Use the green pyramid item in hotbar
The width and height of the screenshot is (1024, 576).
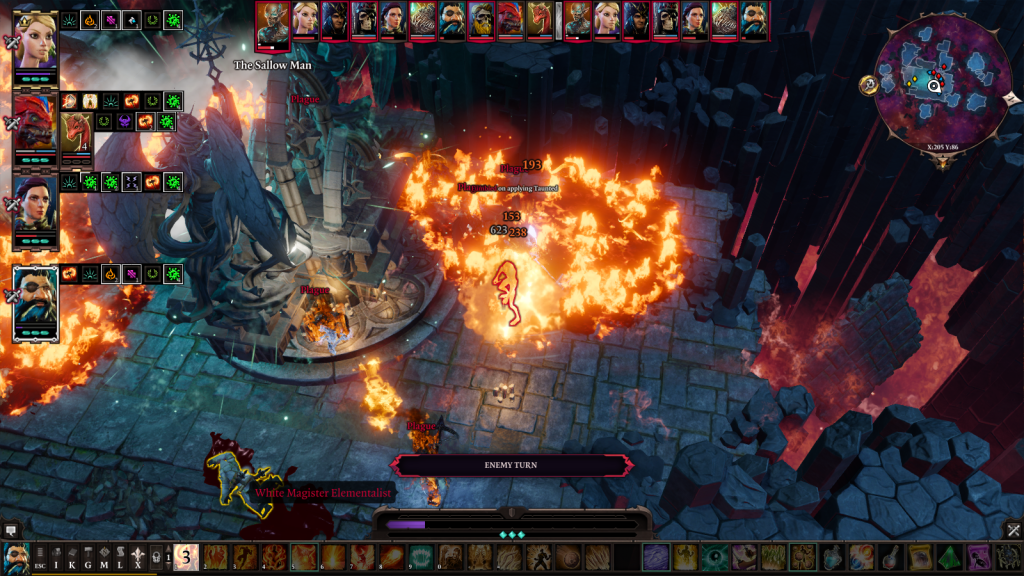949,557
